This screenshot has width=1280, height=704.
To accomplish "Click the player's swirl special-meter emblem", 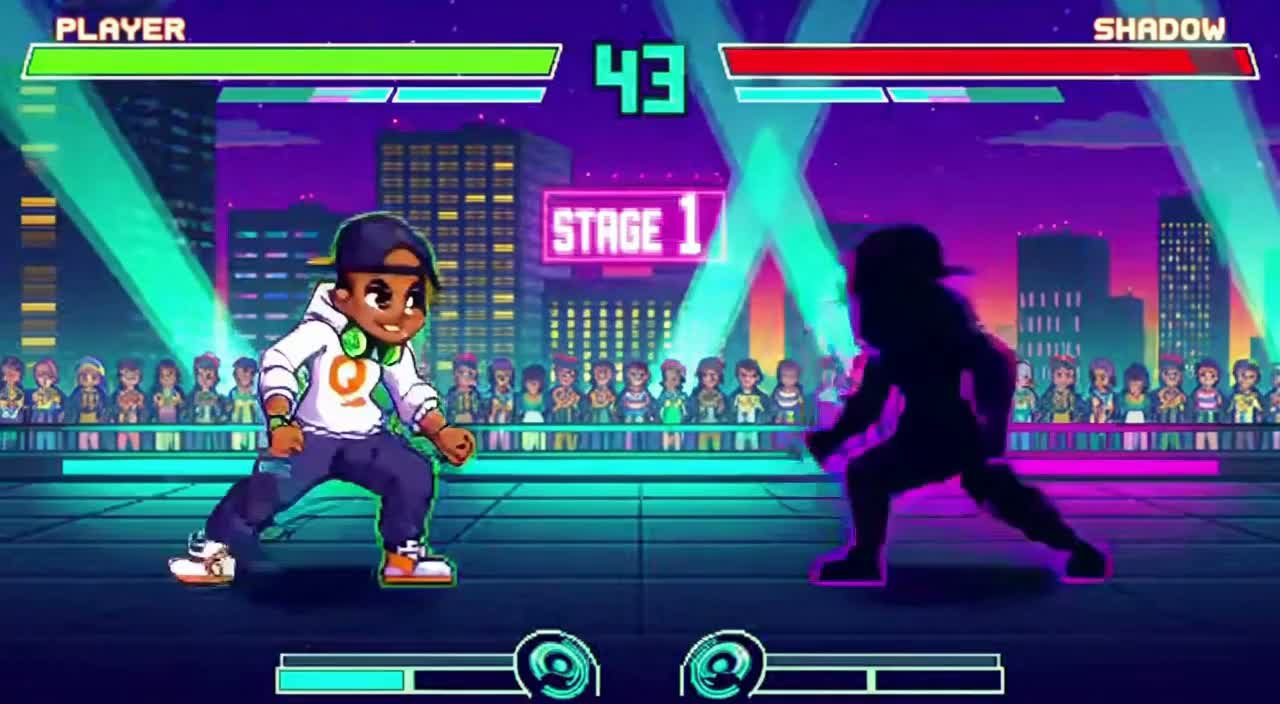I will tap(556, 664).
